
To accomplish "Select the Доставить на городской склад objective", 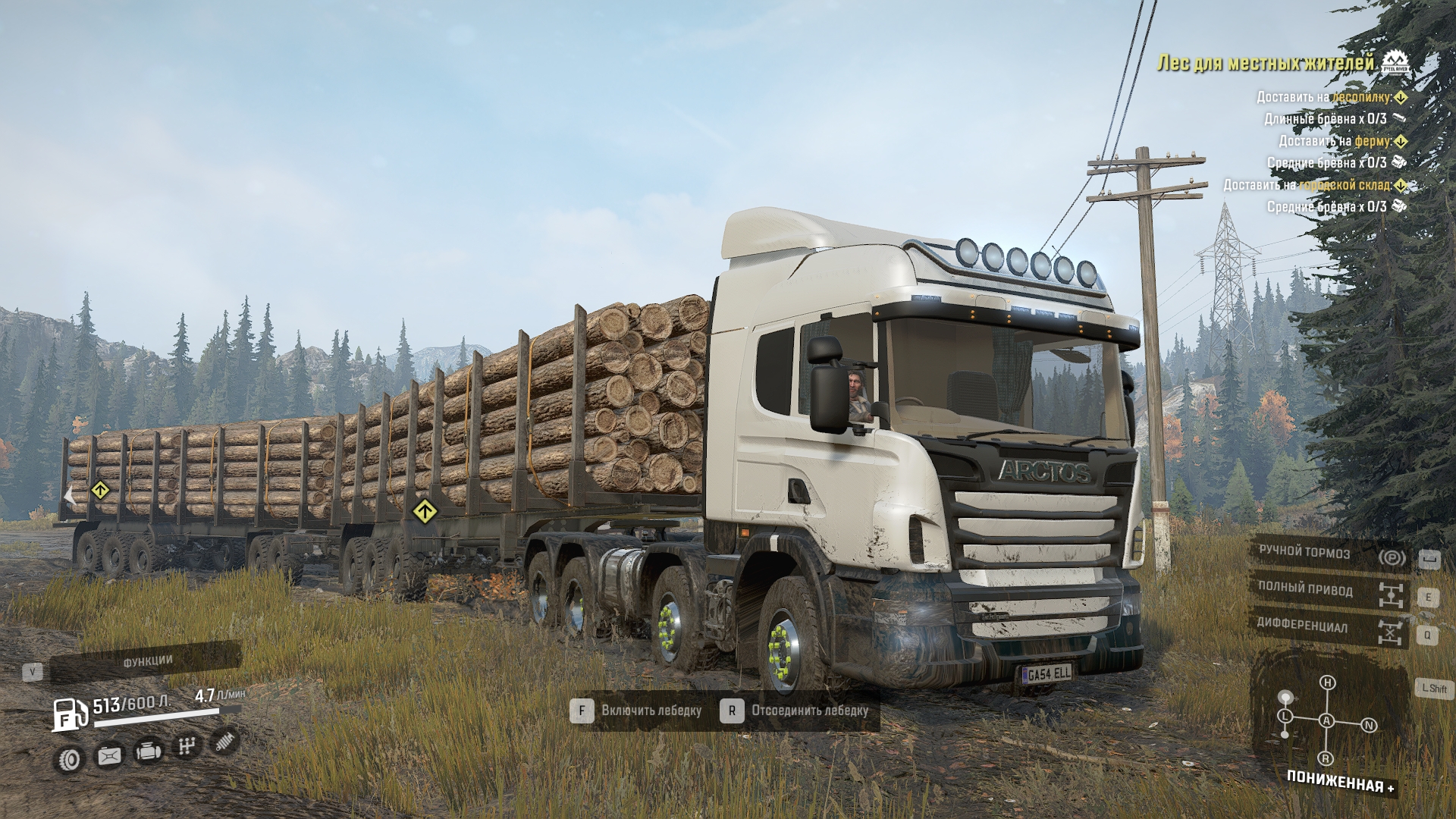I will 1307,185.
